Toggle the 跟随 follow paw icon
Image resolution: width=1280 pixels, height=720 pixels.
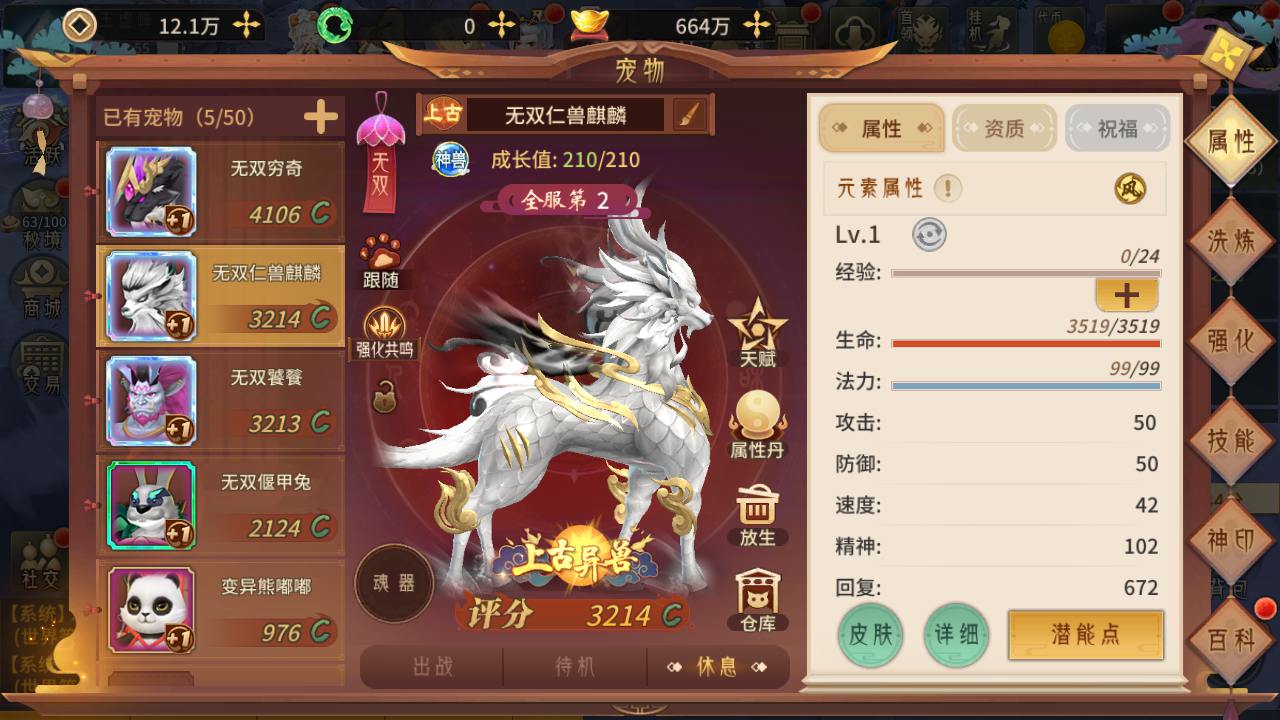[x=381, y=261]
